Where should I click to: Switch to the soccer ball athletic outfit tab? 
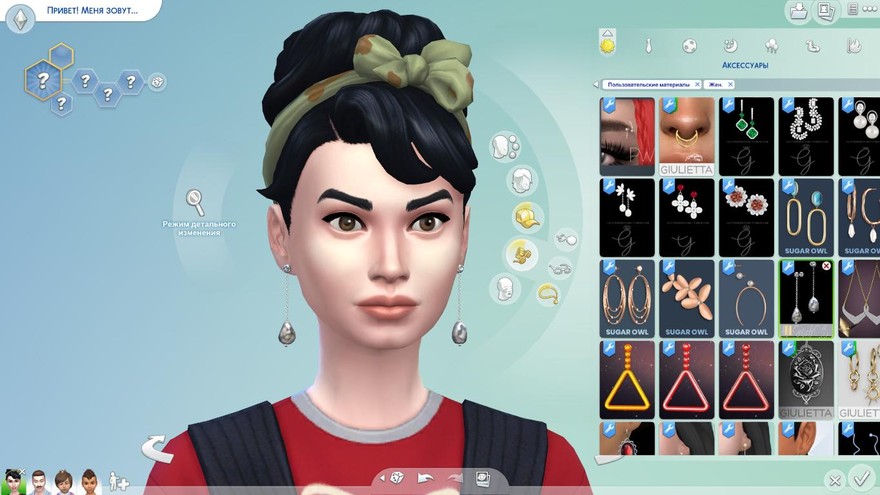point(690,45)
